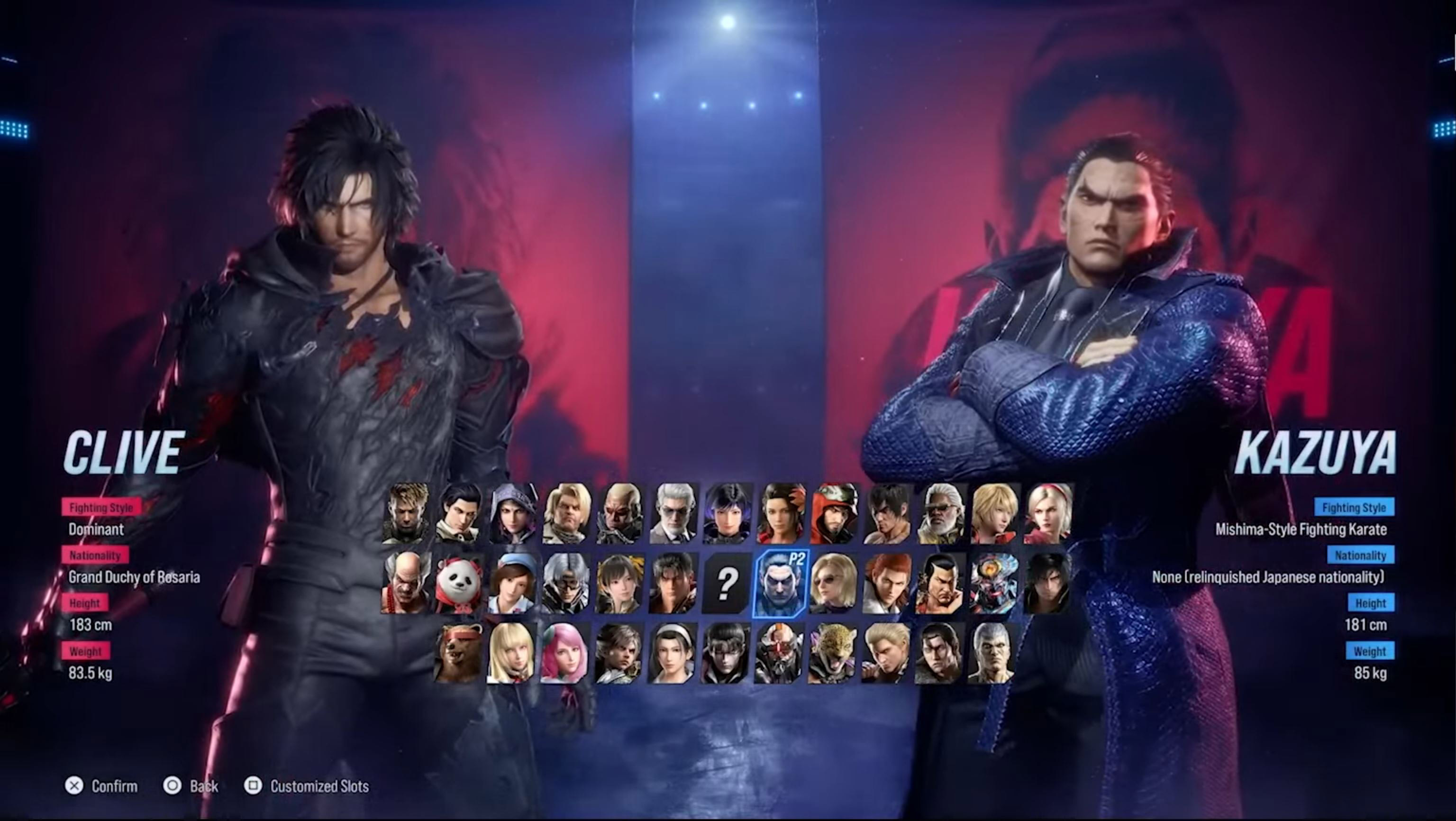
Task: Select Zafina, the purple-hooded portrait
Action: [x=512, y=513]
